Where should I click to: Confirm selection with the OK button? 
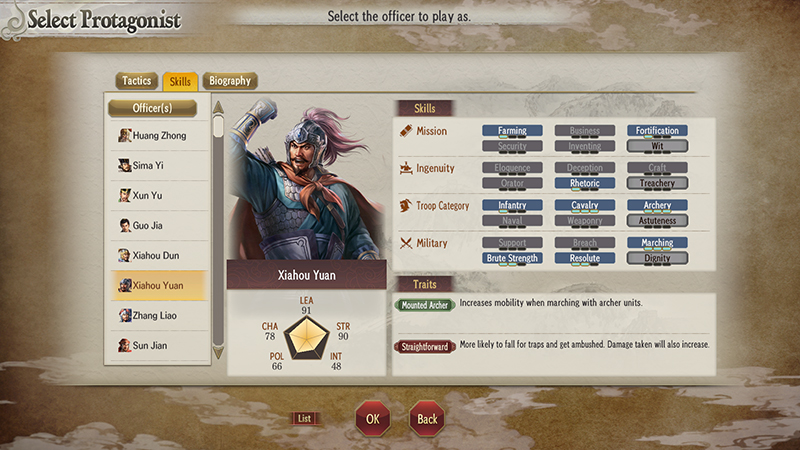tap(372, 419)
